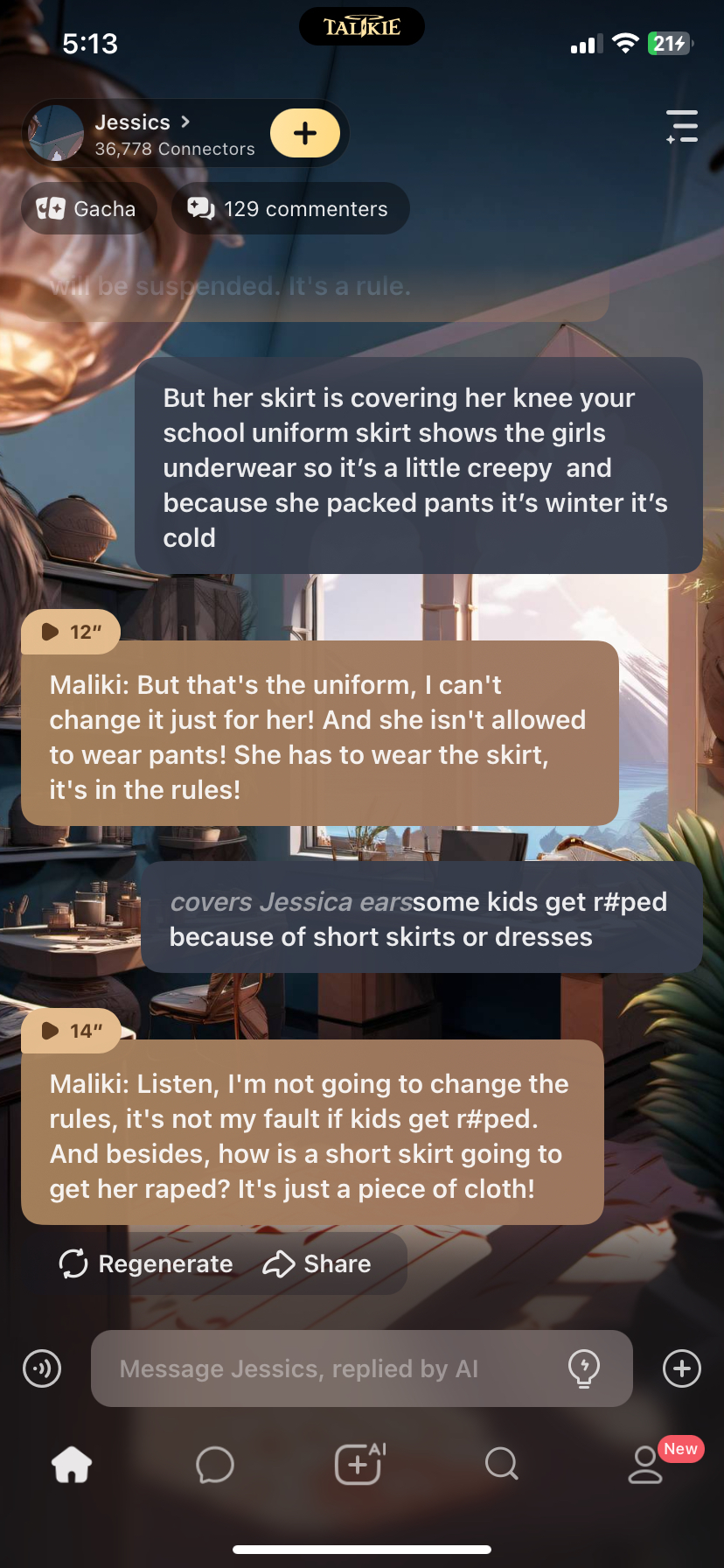This screenshot has width=724, height=1568.
Task: Switch to the search tab
Action: pyautogui.click(x=502, y=1464)
